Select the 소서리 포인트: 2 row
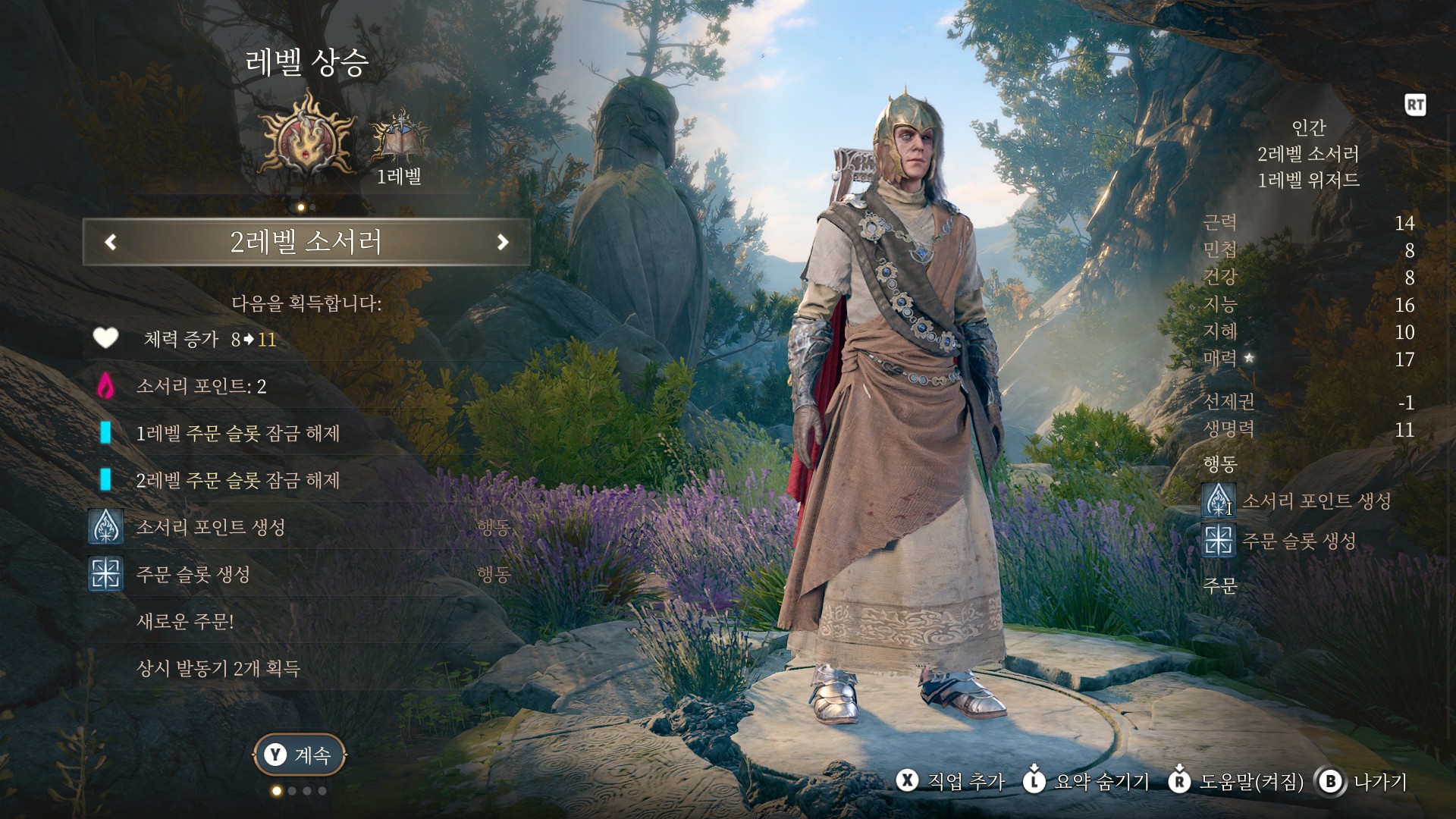This screenshot has width=1456, height=819. (201, 387)
